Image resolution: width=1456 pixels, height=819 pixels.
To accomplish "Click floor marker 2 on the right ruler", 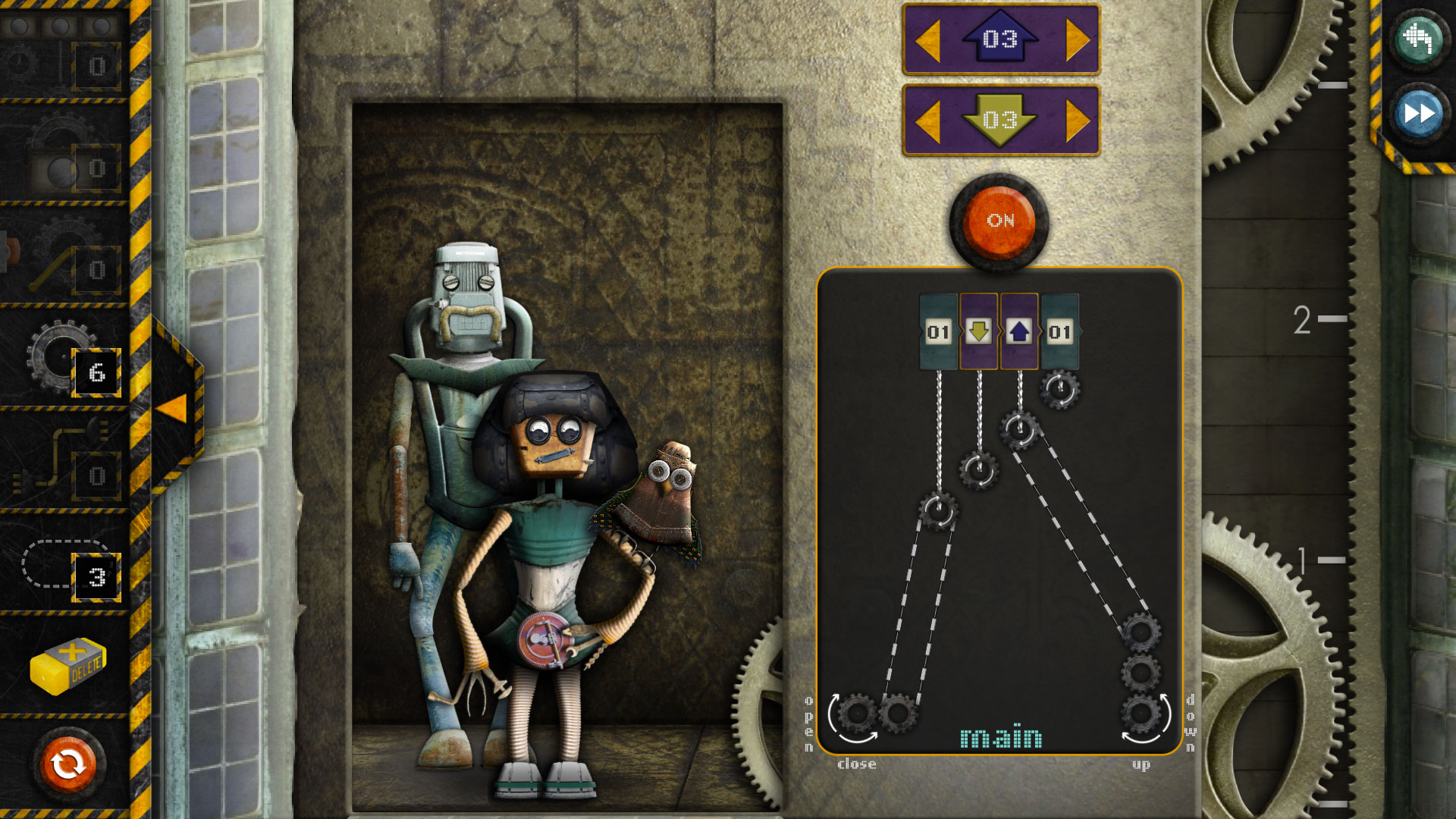I will click(x=1306, y=318).
